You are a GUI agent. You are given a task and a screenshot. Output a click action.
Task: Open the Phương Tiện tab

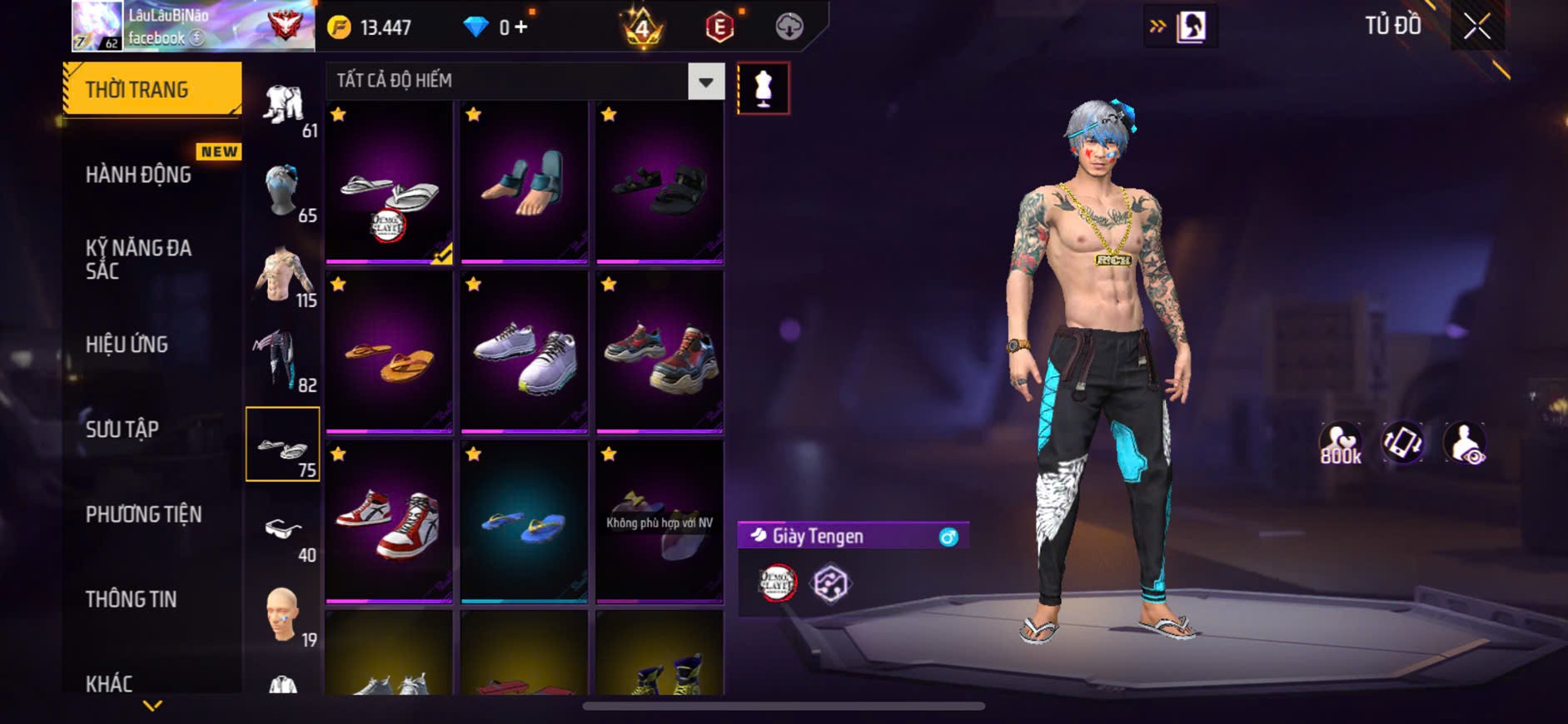143,514
